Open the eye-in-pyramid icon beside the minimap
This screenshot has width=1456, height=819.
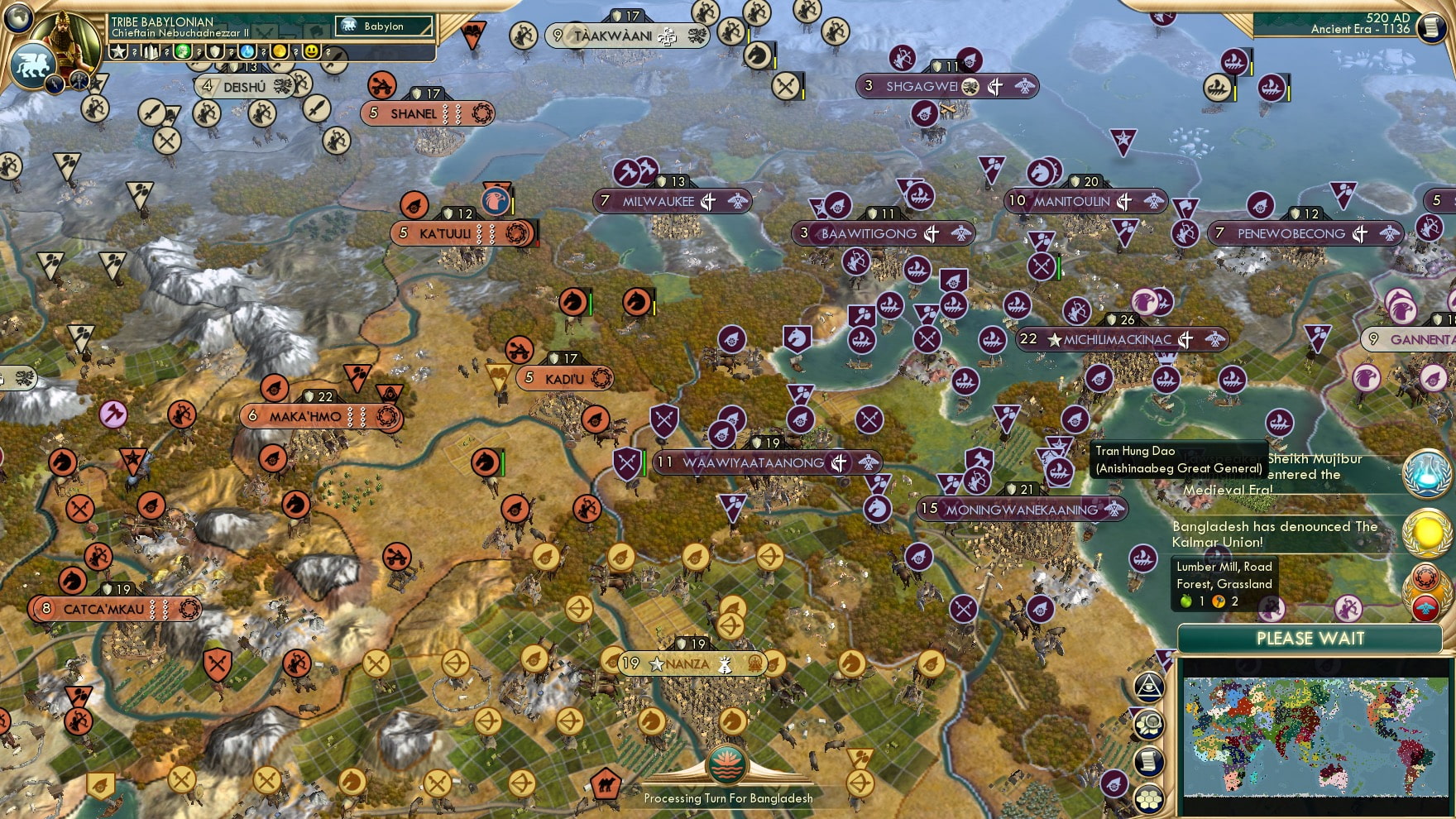tap(1149, 687)
